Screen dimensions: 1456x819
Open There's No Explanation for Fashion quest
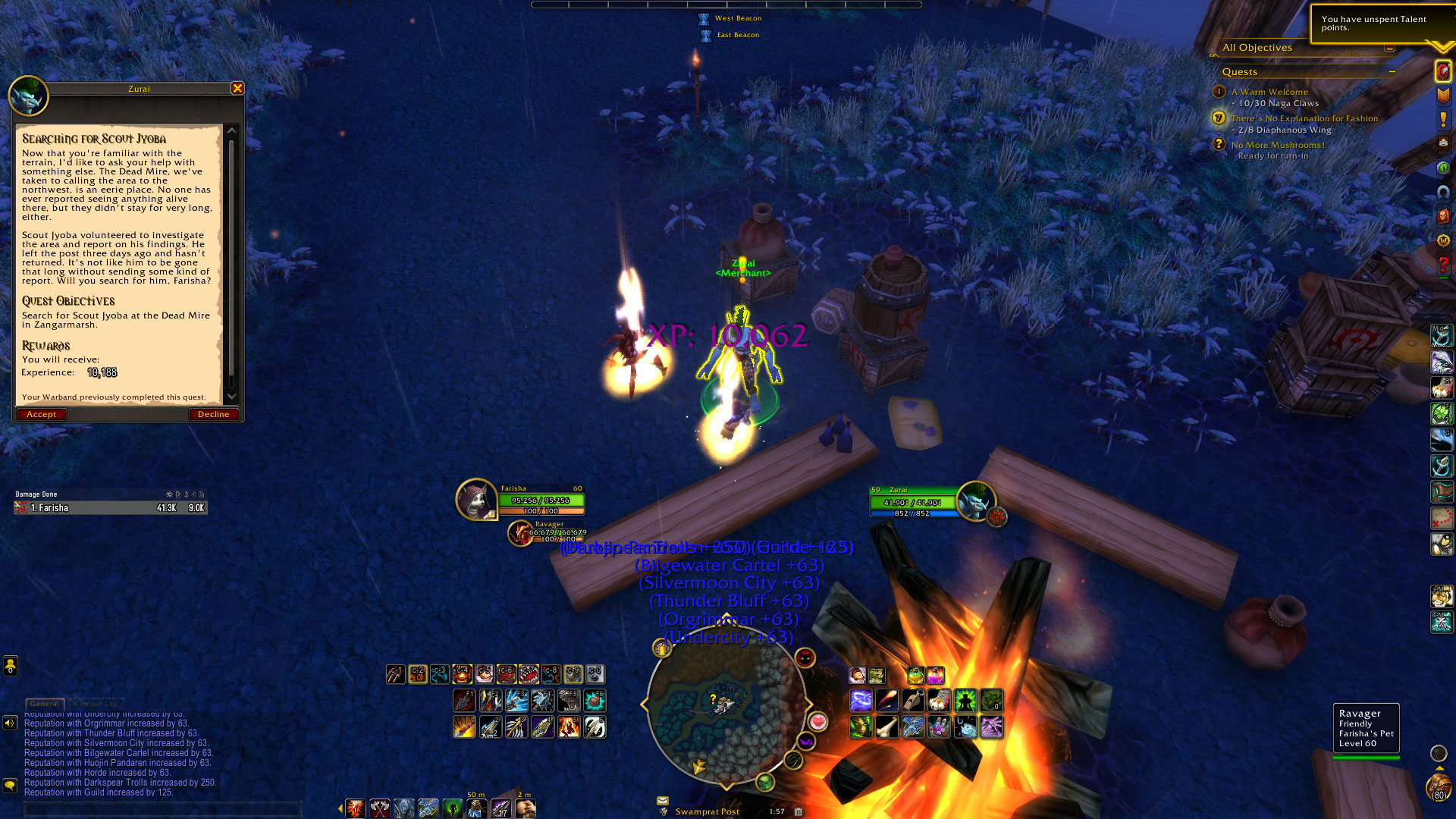[x=1304, y=118]
